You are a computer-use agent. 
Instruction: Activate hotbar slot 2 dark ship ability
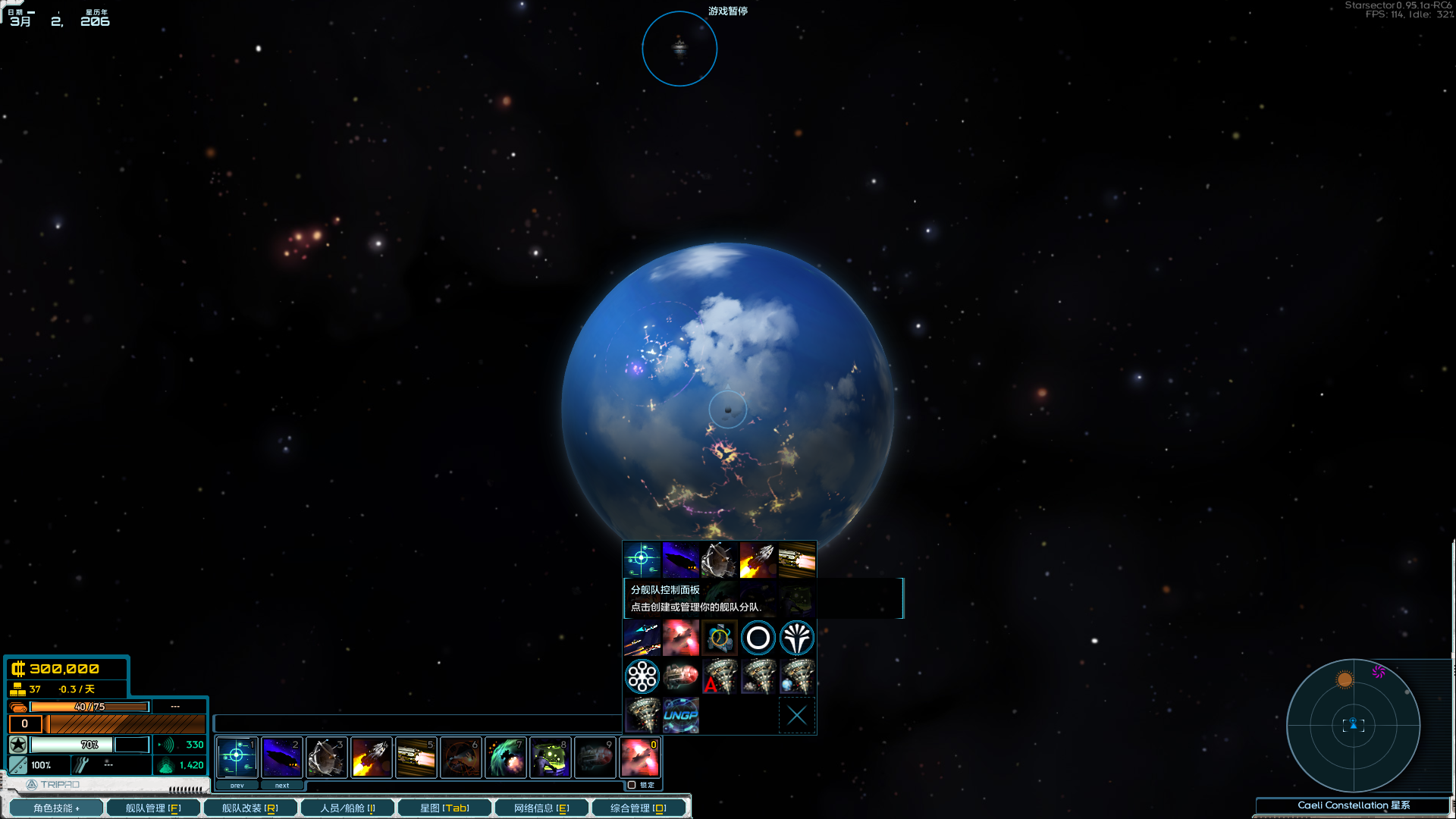(x=281, y=756)
